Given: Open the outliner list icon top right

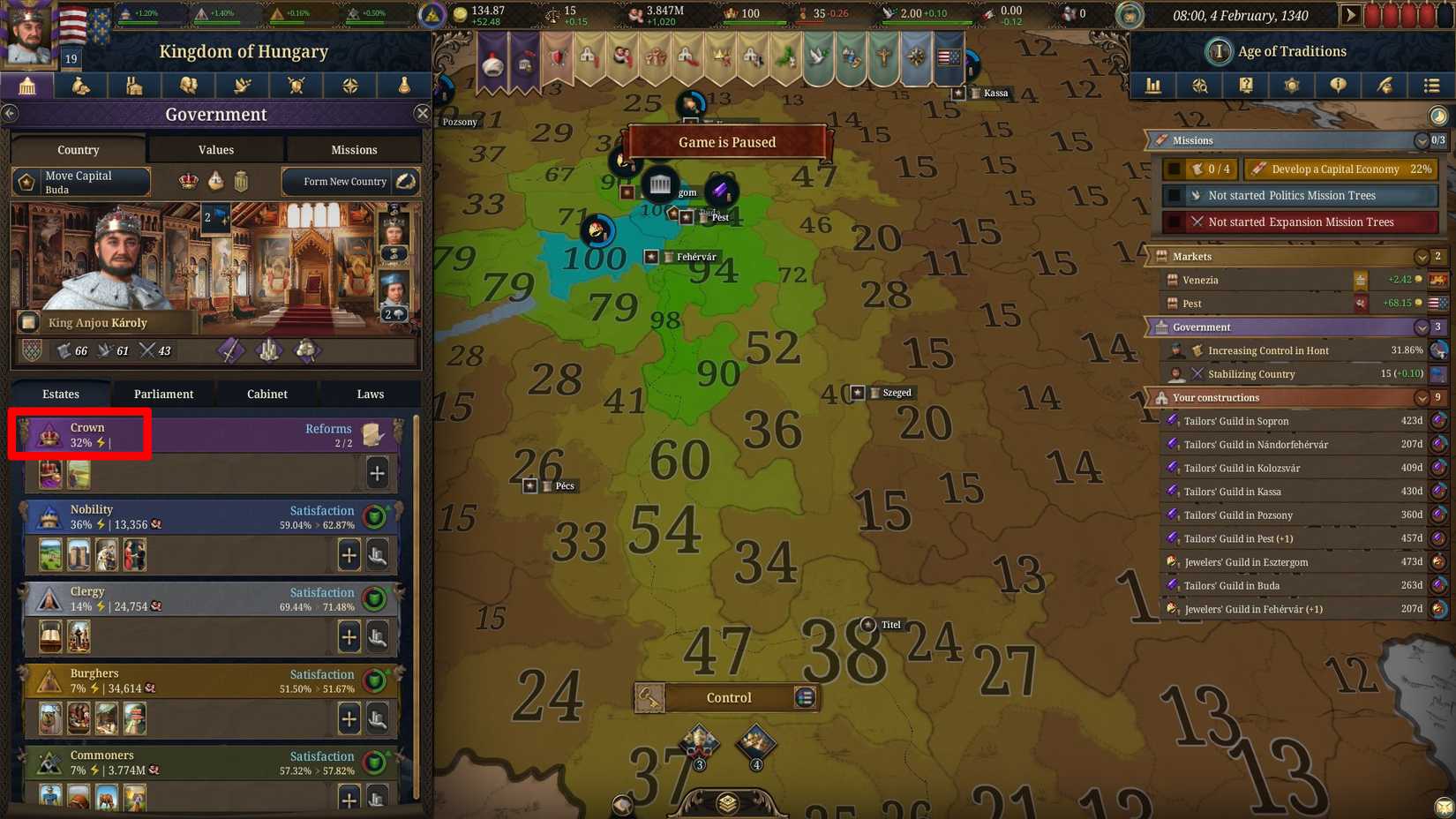Looking at the screenshot, I should pyautogui.click(x=1431, y=86).
